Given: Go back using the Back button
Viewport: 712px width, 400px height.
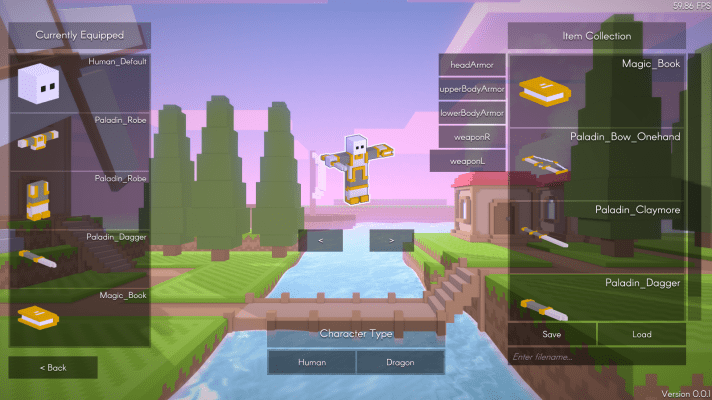Looking at the screenshot, I should 53,367.
